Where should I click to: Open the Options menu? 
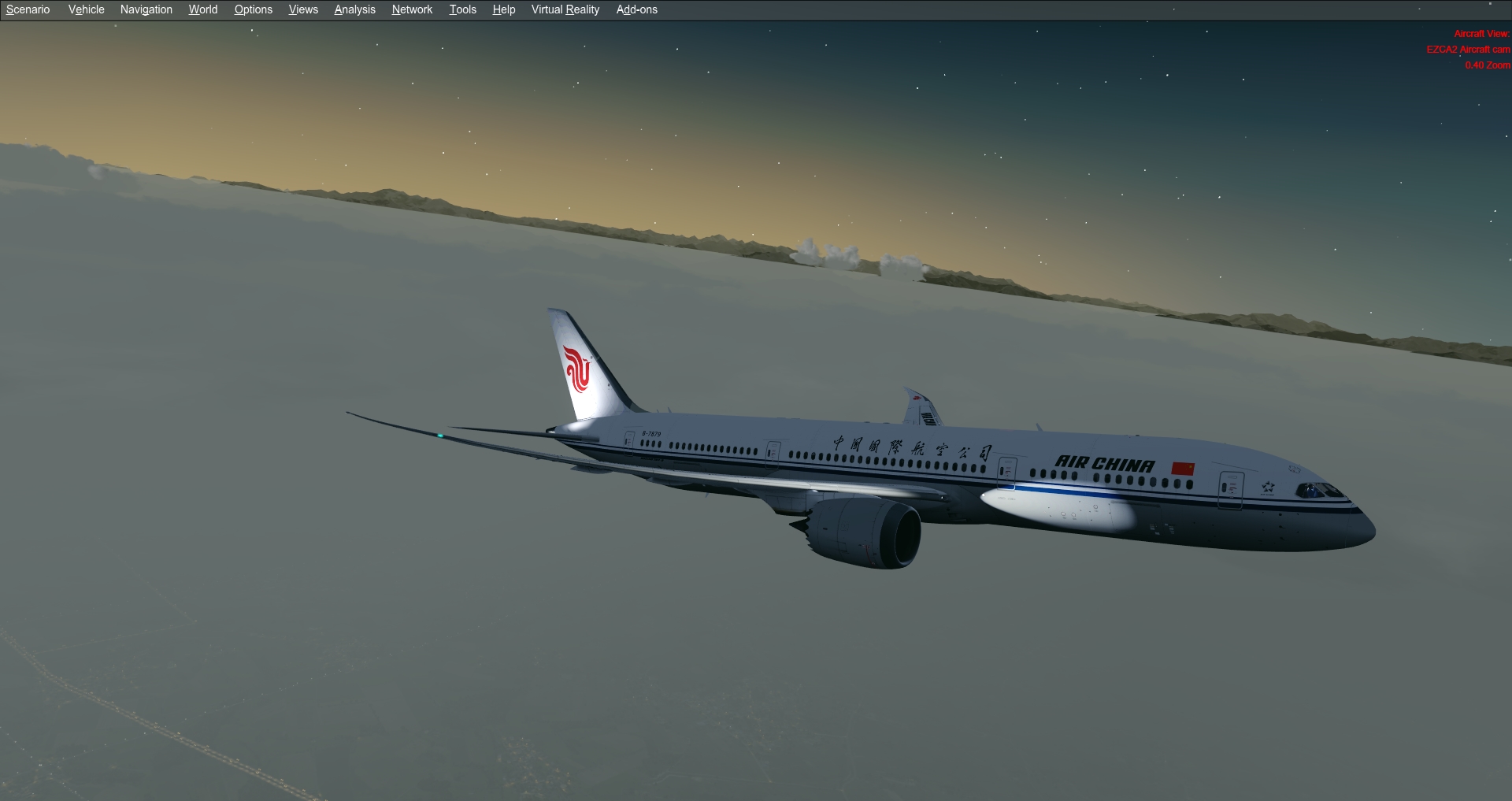pyautogui.click(x=253, y=9)
